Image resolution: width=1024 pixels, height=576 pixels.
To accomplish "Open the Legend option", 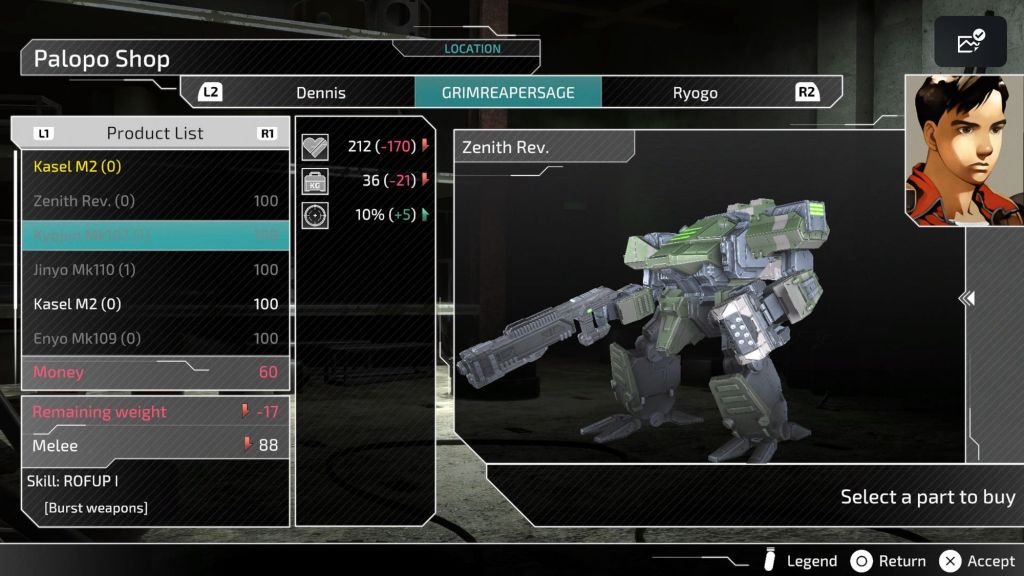I will tap(799, 561).
